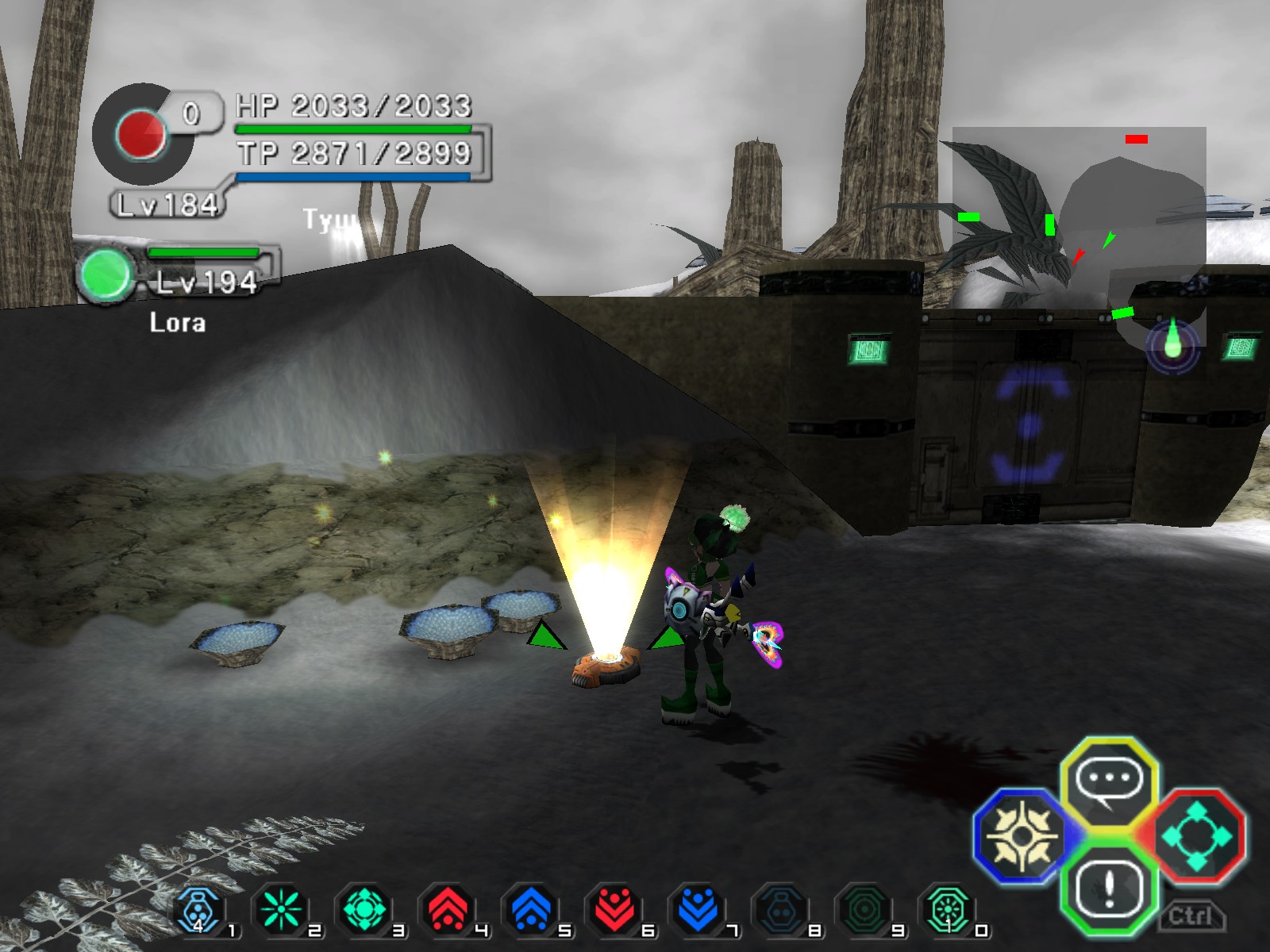Cast the red upward-chevron buff in slot 4
Image resolution: width=1270 pixels, height=952 pixels.
pyautogui.click(x=447, y=911)
